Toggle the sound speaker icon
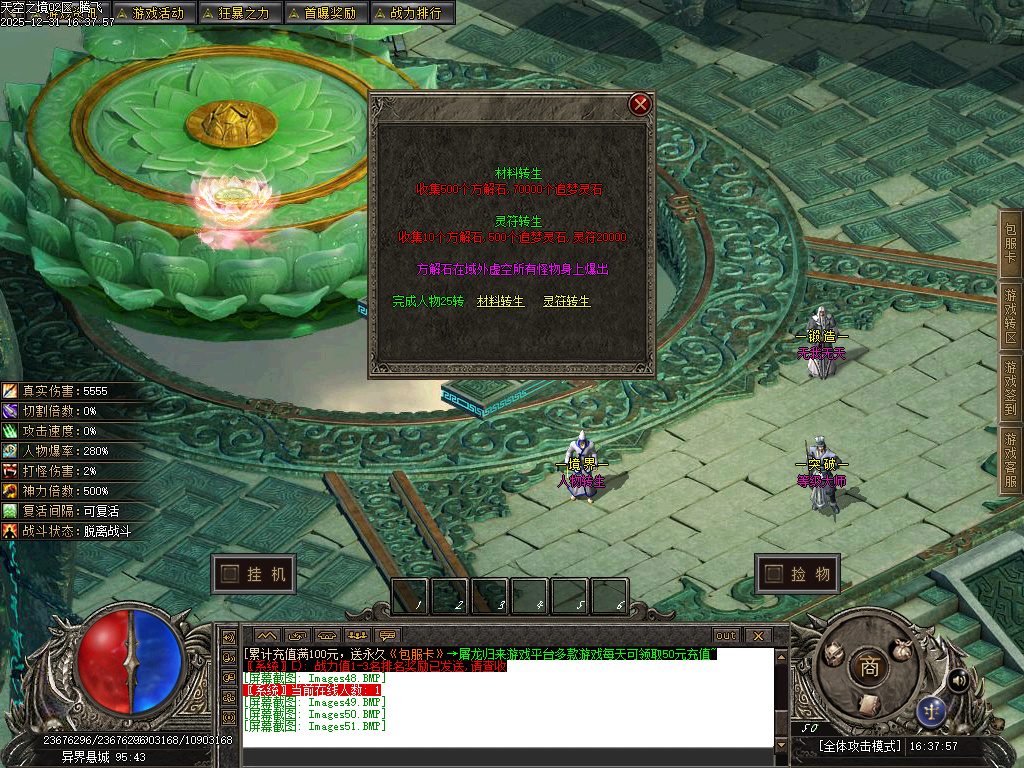This screenshot has height=768, width=1024. click(958, 681)
